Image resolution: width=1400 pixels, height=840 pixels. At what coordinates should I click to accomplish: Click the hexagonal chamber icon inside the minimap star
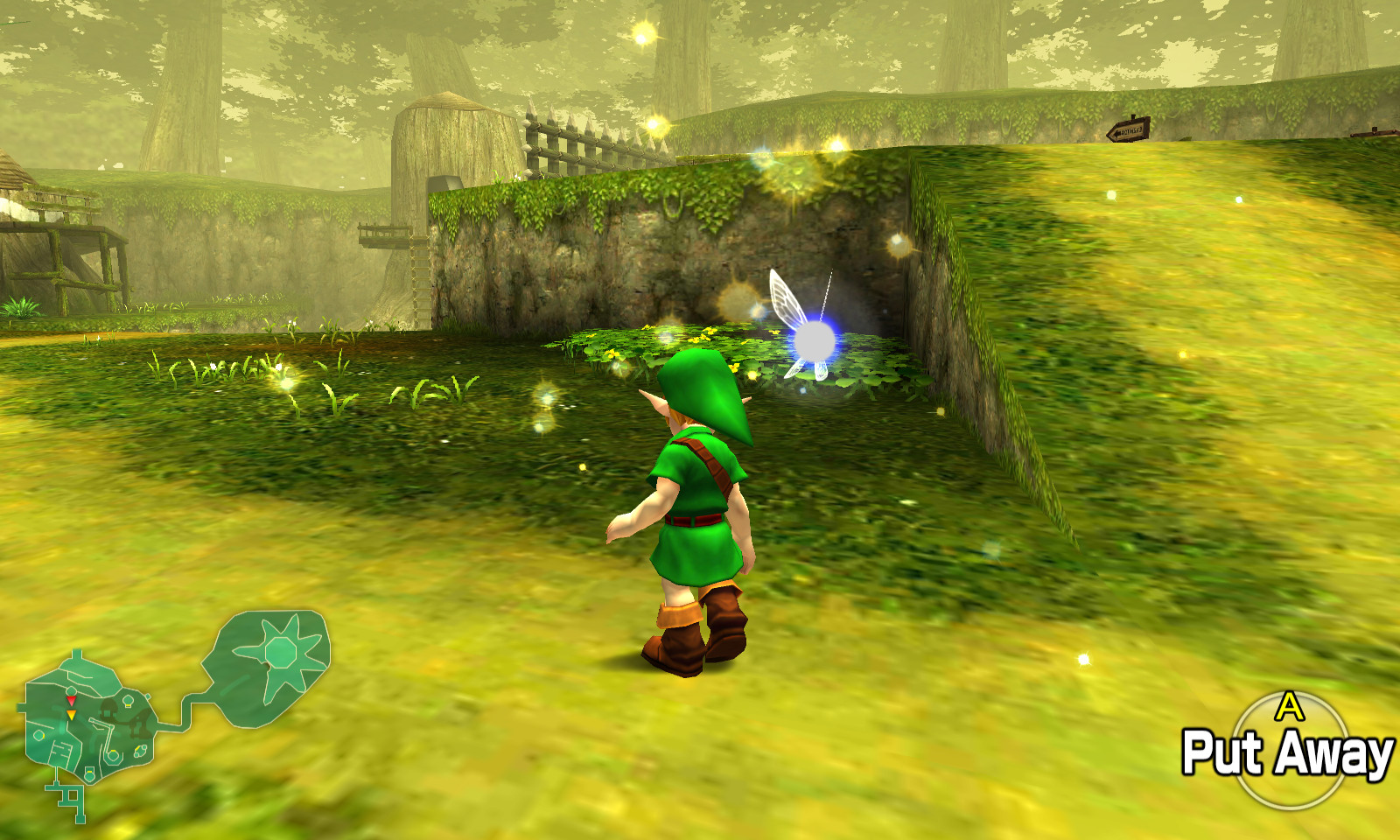pos(280,653)
